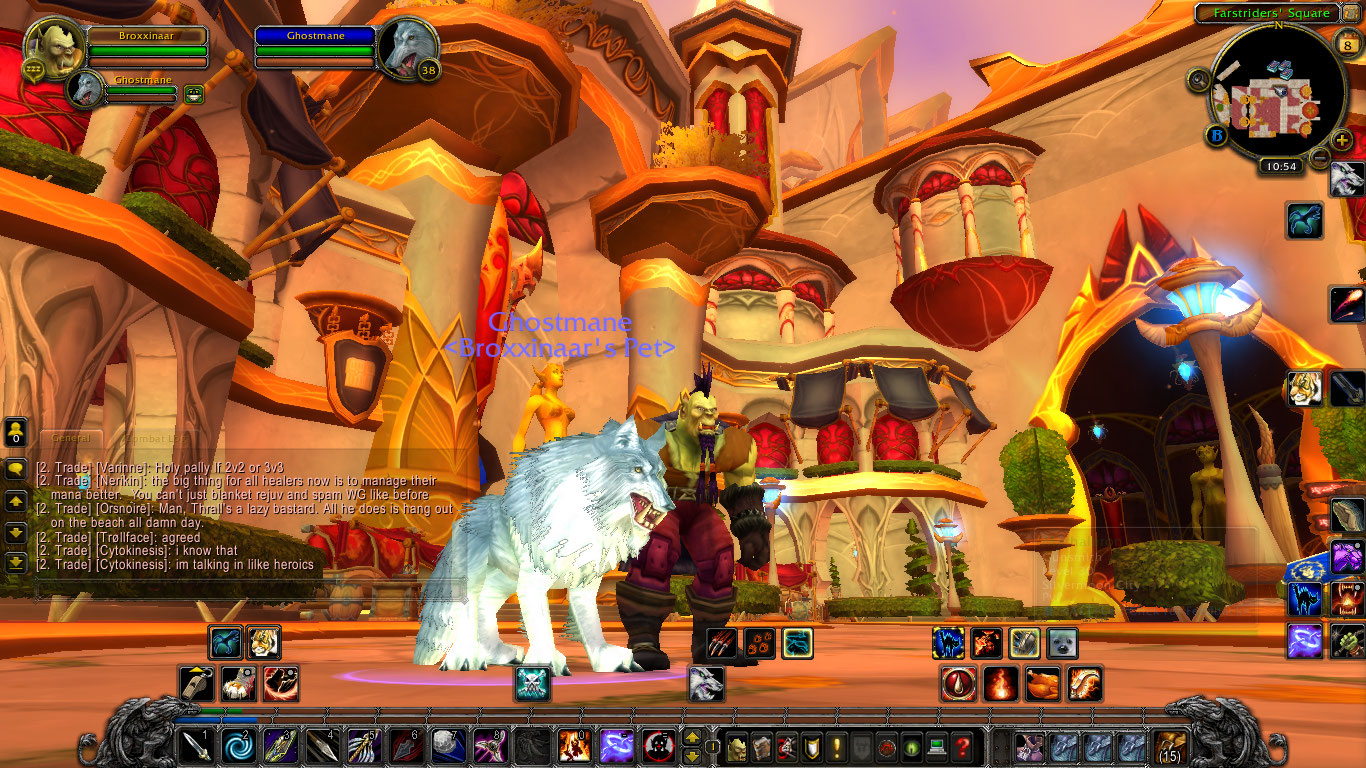
Task: Switch to the General chat tab
Action: (x=70, y=438)
